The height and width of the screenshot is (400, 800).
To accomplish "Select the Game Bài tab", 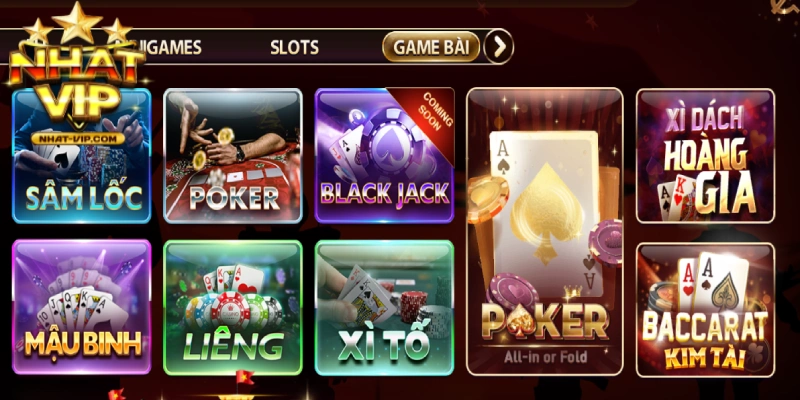I will (x=431, y=46).
